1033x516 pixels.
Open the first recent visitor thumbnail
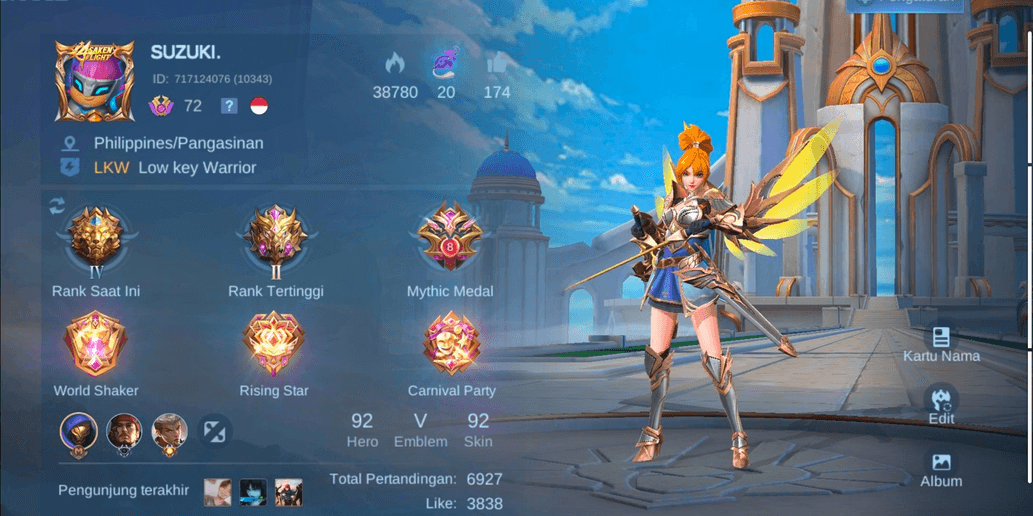click(x=218, y=491)
